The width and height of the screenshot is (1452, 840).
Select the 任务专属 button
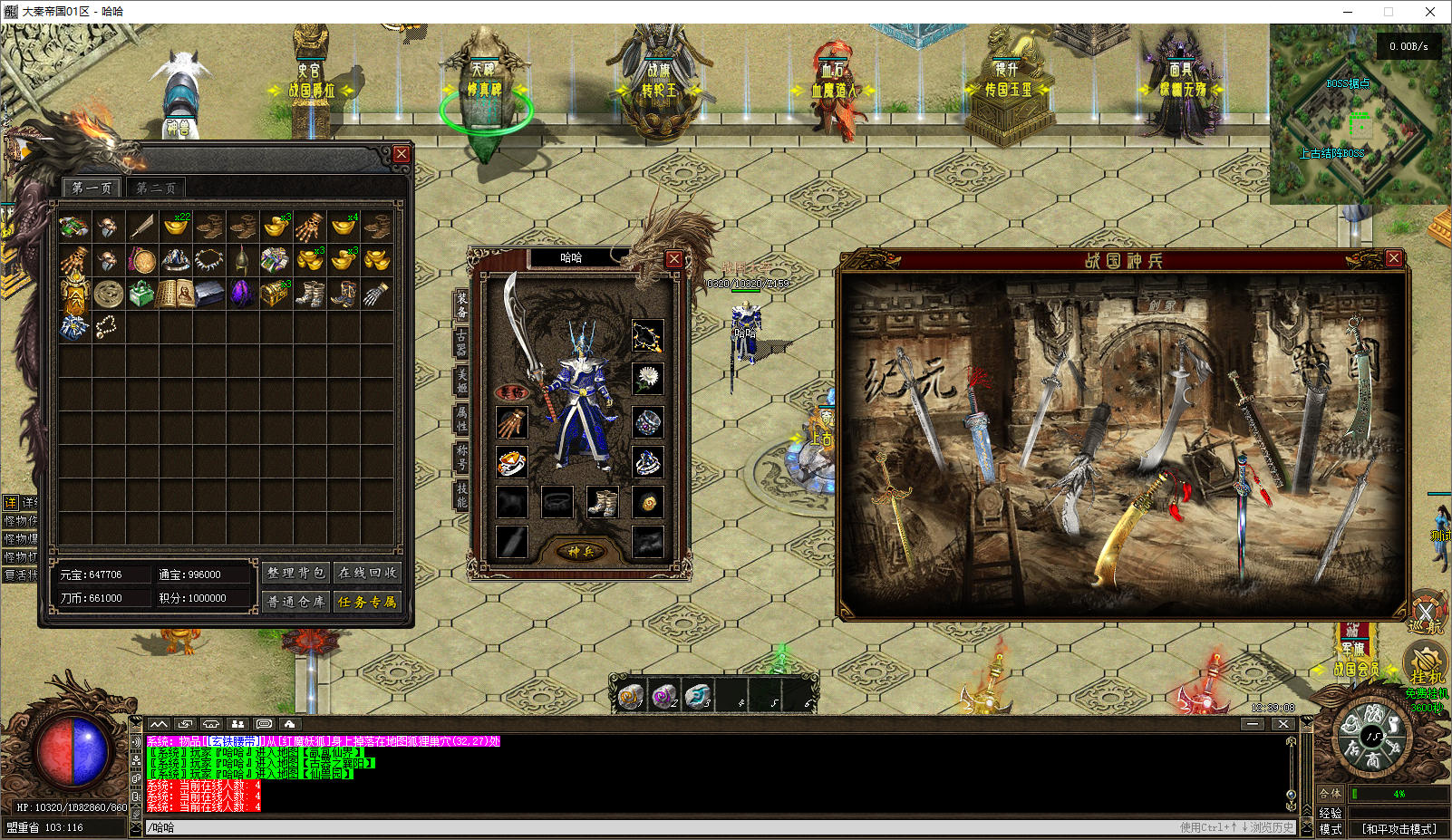(367, 601)
